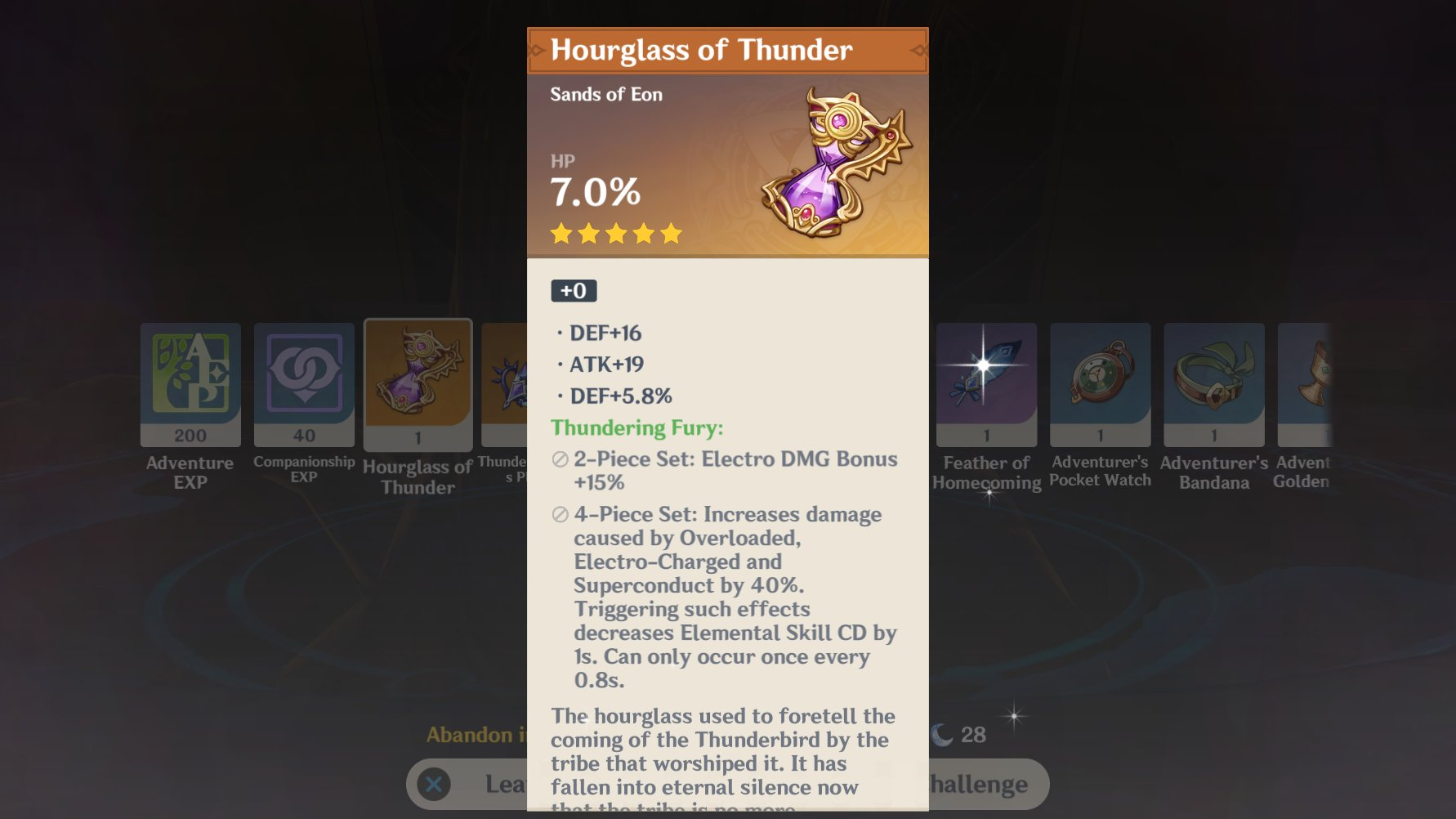The width and height of the screenshot is (1456, 819).
Task: Click the resin count number 28
Action: tap(973, 734)
